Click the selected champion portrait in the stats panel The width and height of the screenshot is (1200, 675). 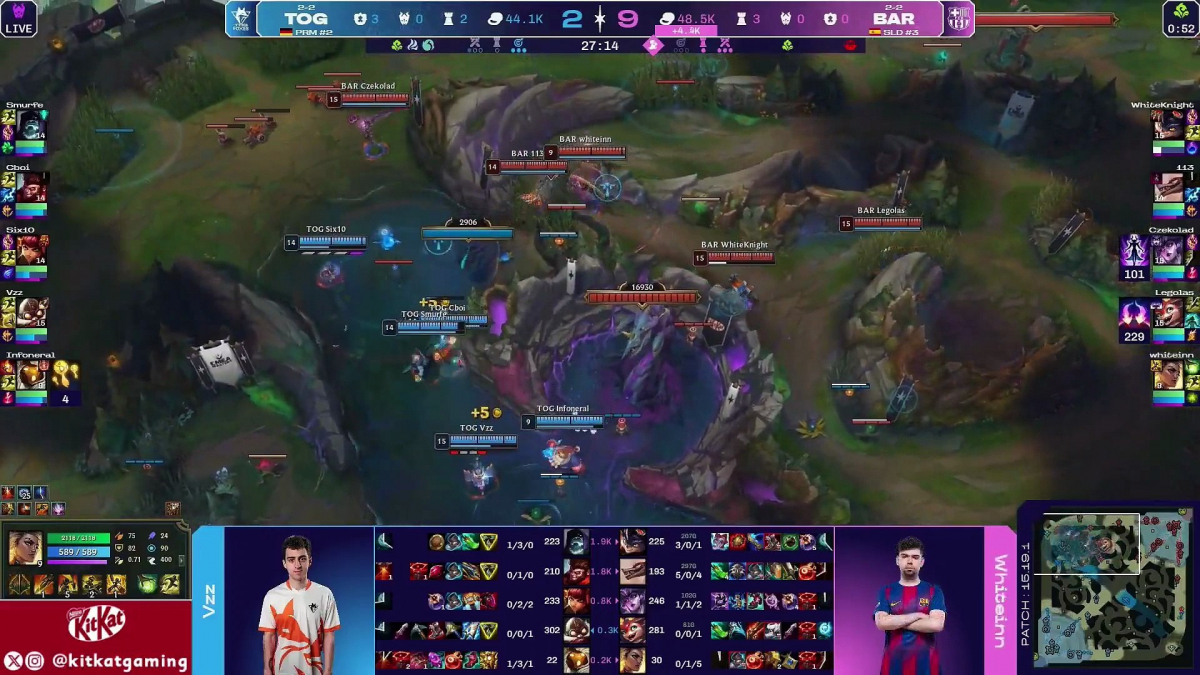[x=25, y=548]
